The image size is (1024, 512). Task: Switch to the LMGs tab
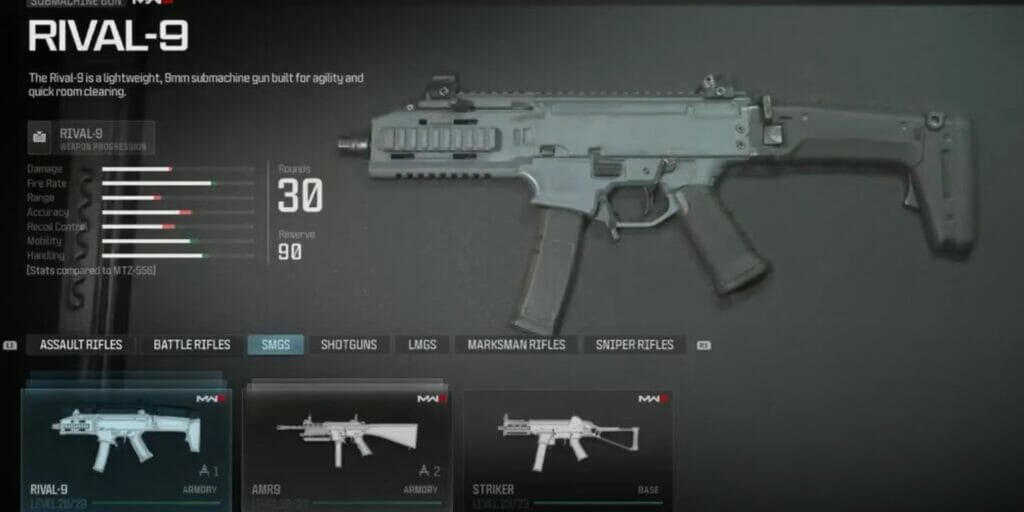pyautogui.click(x=421, y=345)
